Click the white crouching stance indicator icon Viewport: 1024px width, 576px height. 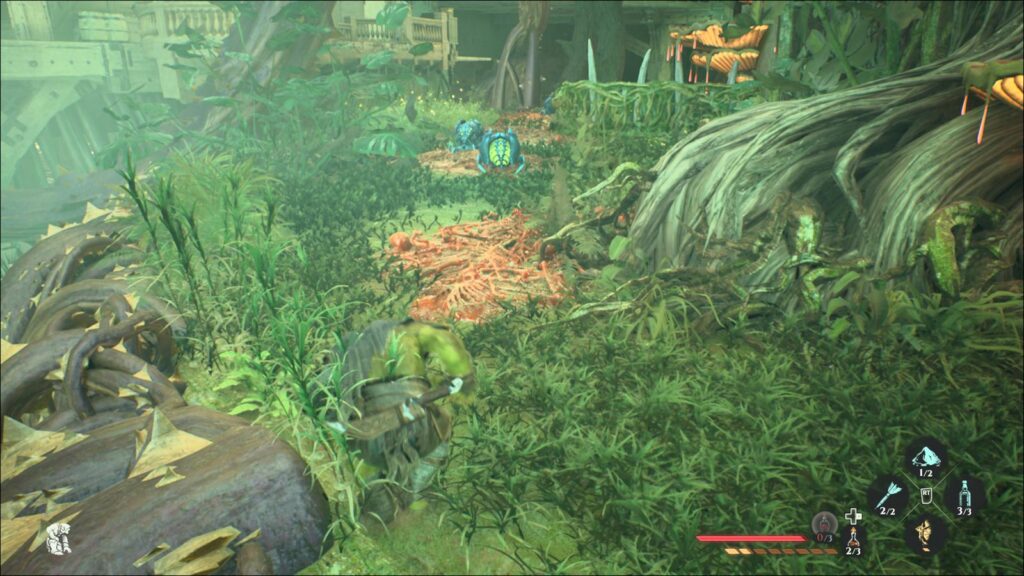point(57,537)
